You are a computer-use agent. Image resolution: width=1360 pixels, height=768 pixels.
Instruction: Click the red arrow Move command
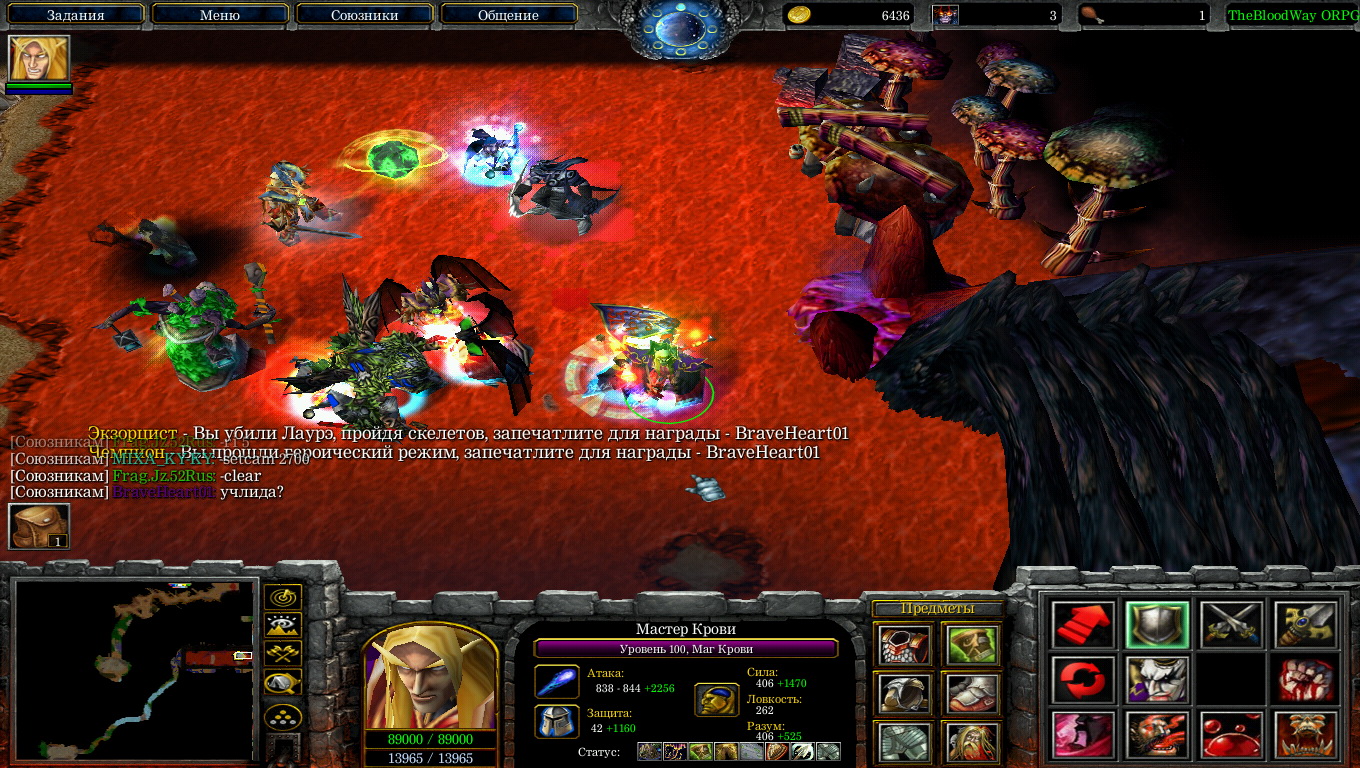click(1083, 625)
